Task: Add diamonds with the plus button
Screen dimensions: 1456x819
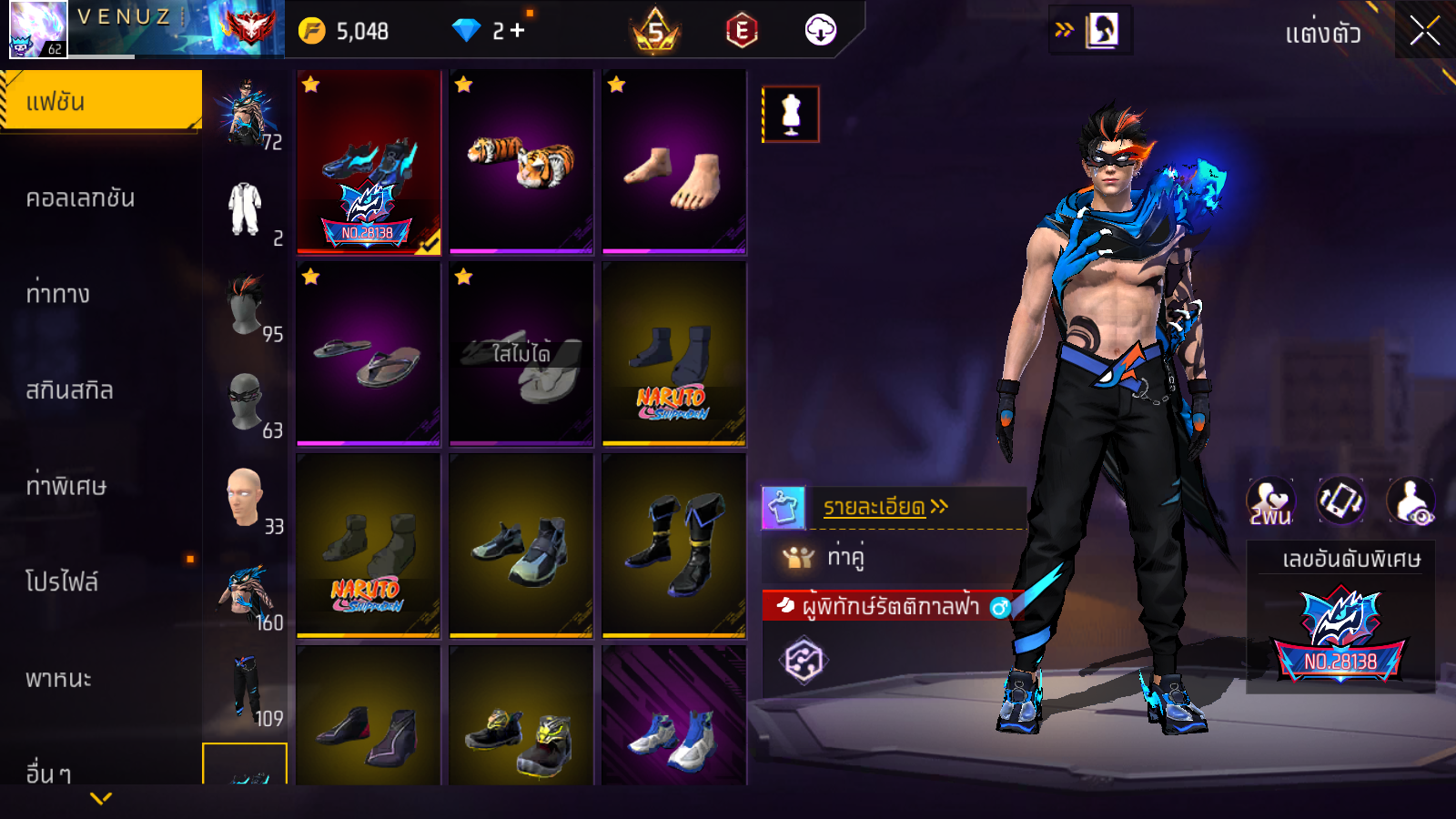Action: click(x=518, y=31)
